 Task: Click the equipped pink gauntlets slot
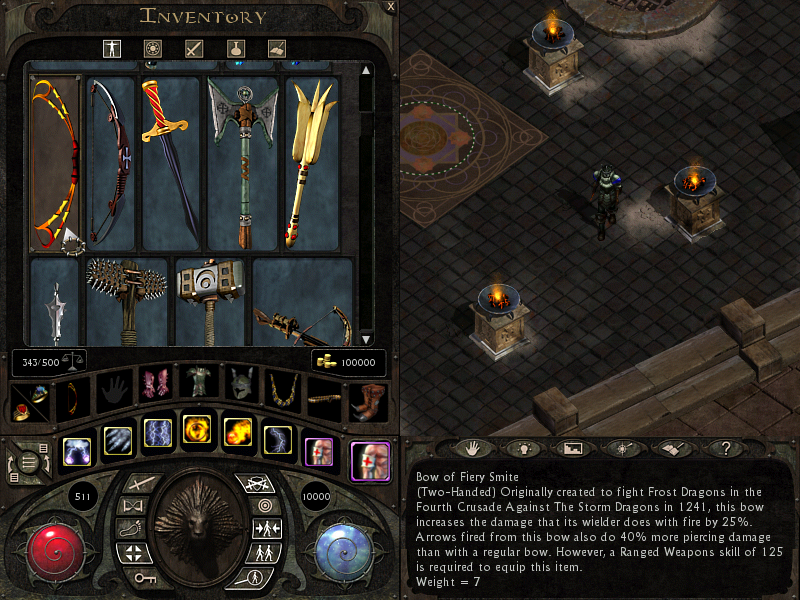click(x=154, y=383)
